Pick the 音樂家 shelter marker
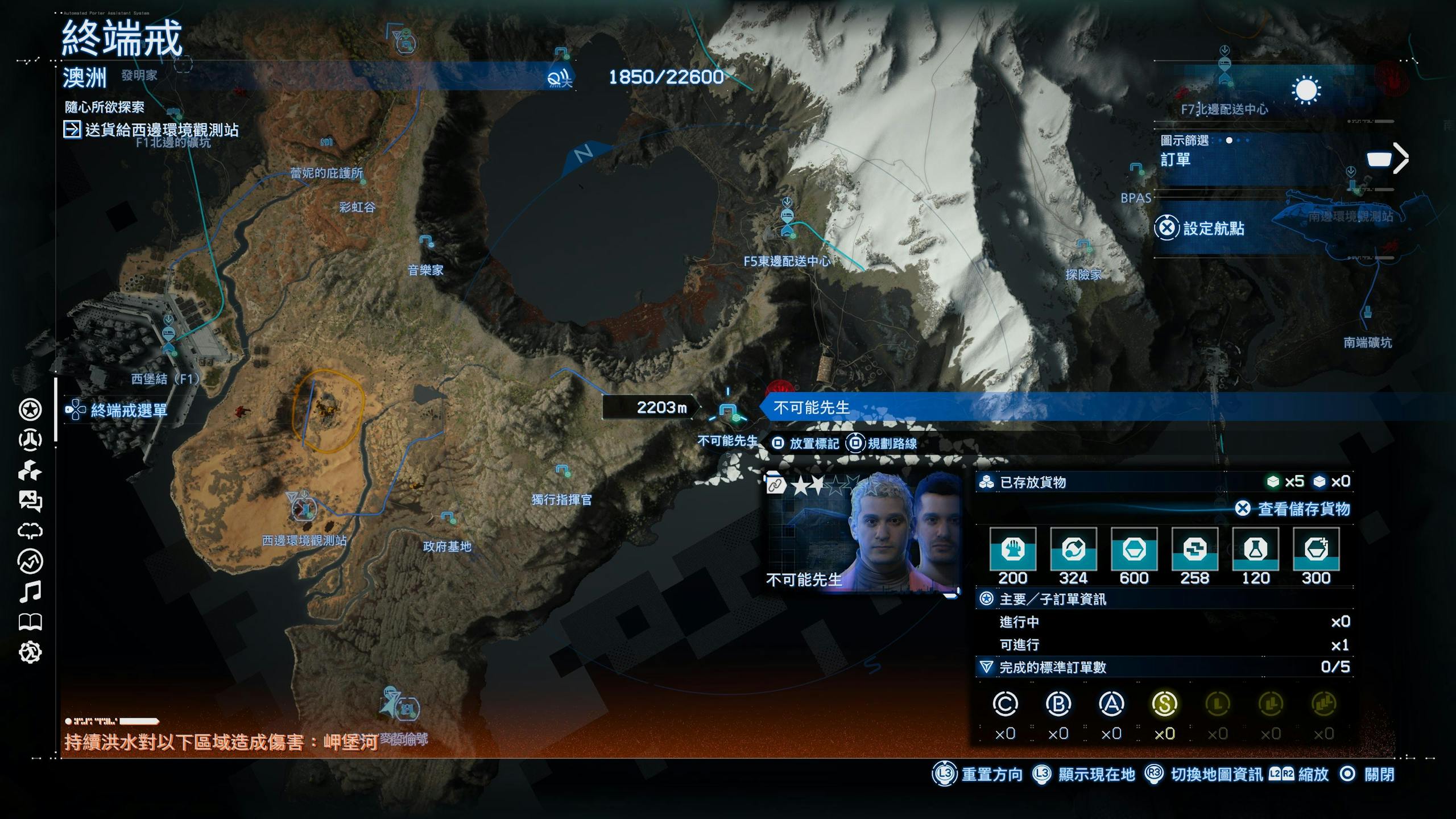This screenshot has height=819, width=1456. click(427, 241)
